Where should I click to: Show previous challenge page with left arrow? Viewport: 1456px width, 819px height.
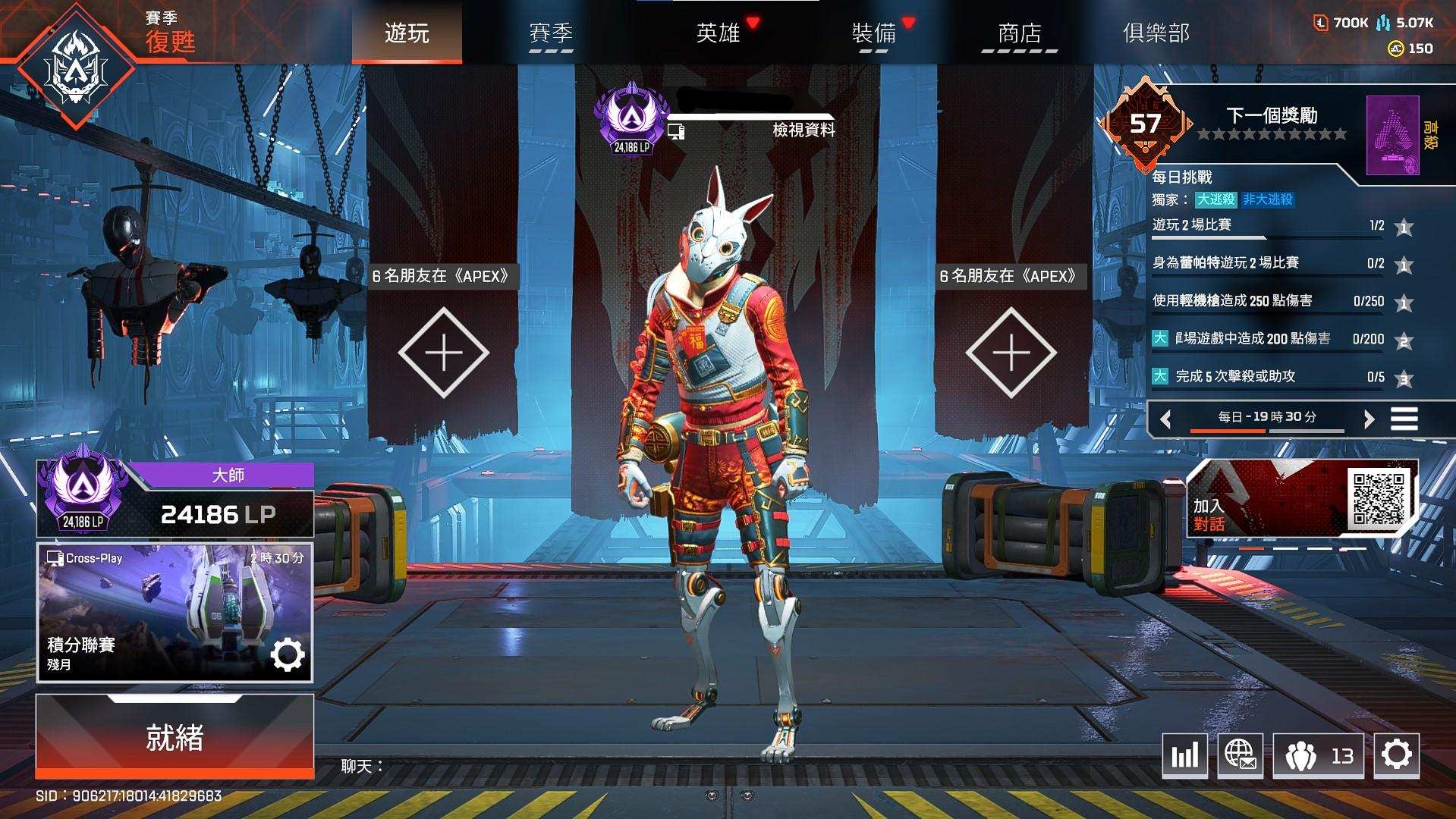[1166, 419]
